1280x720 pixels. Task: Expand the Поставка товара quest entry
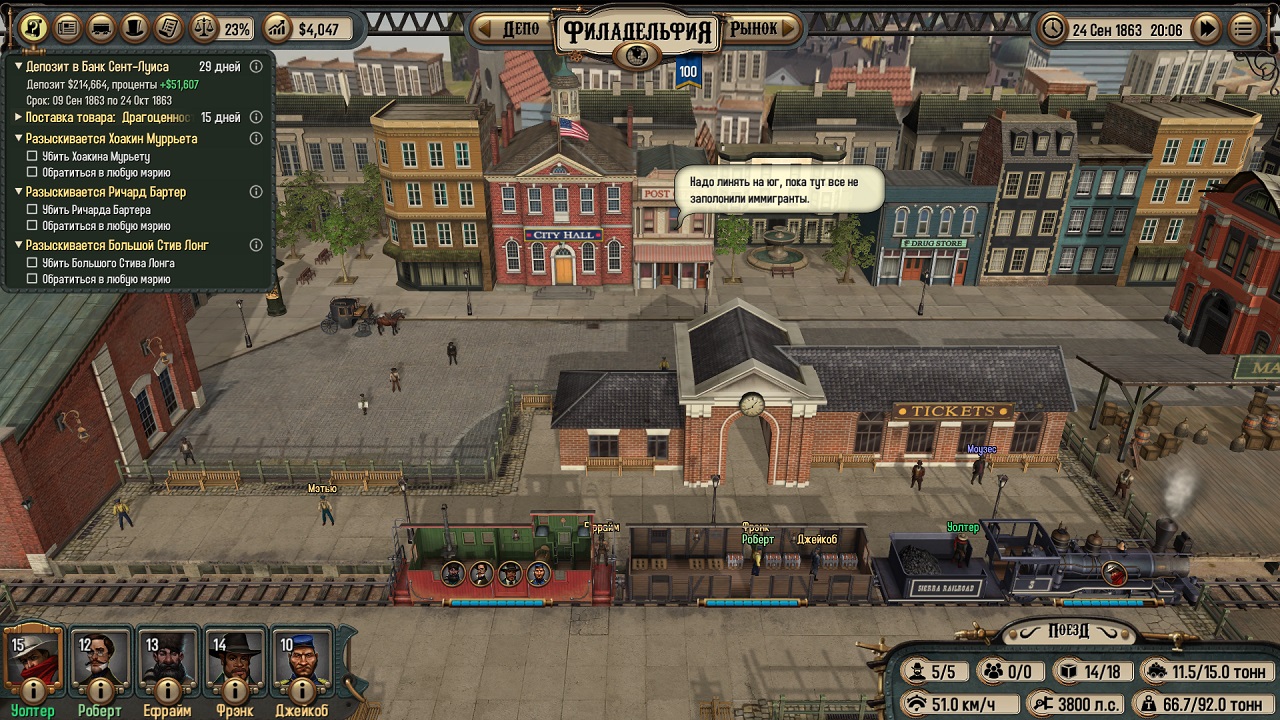(x=18, y=118)
